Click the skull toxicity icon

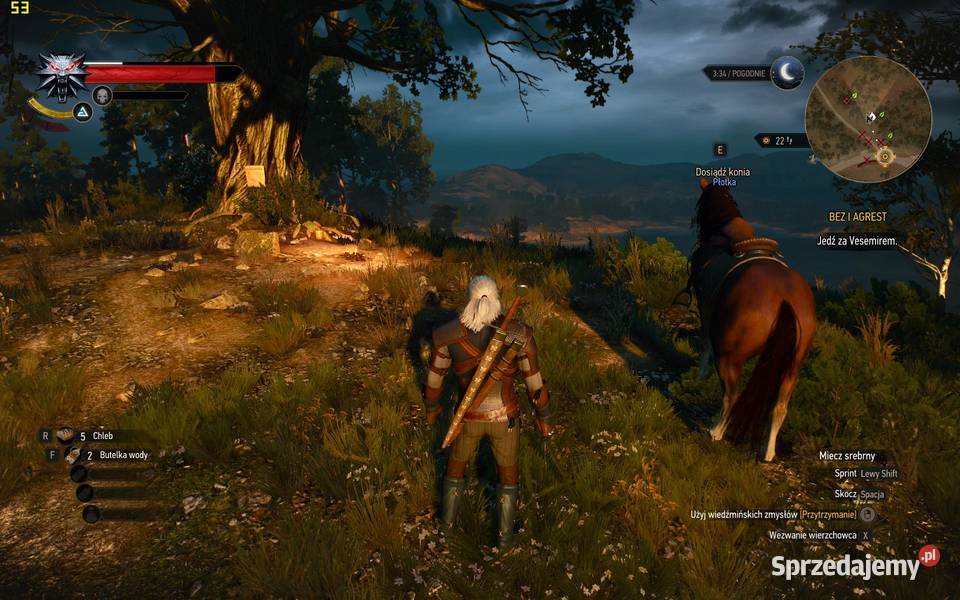101,95
